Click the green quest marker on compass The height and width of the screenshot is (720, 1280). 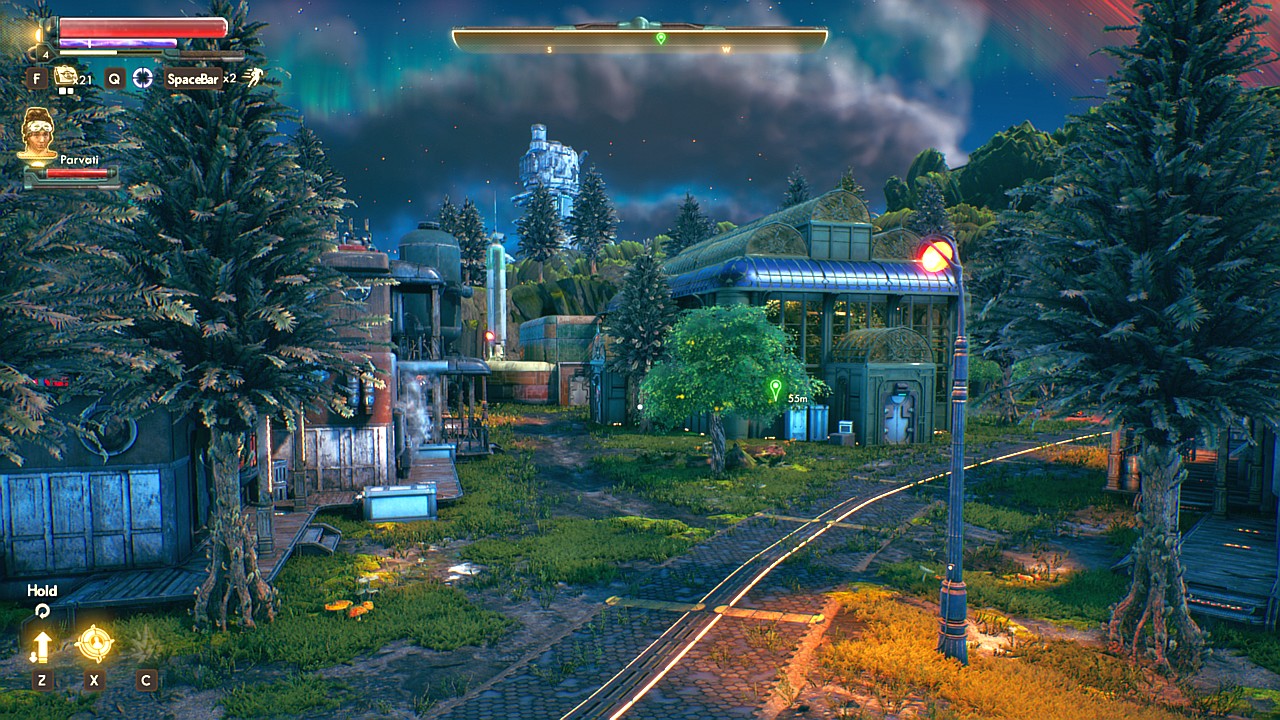pyautogui.click(x=660, y=38)
